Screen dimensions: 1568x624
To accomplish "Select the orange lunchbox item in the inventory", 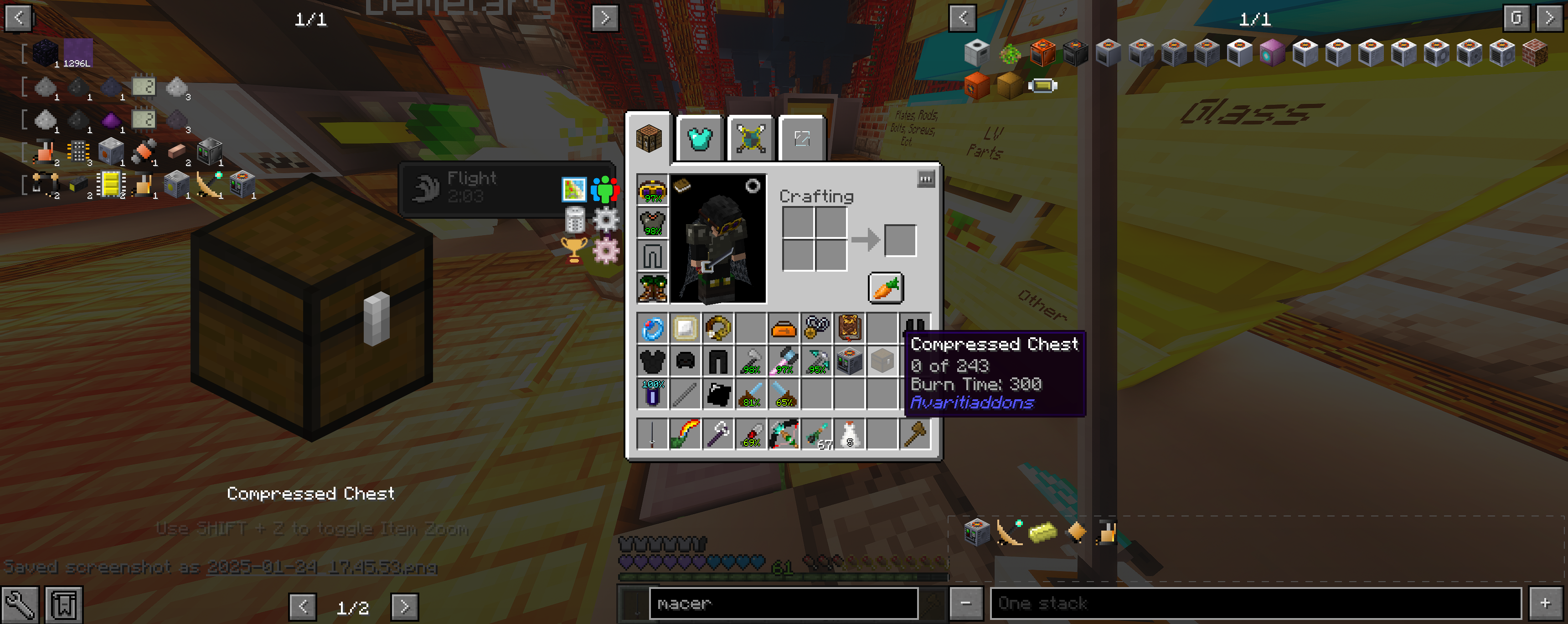I will tap(784, 330).
